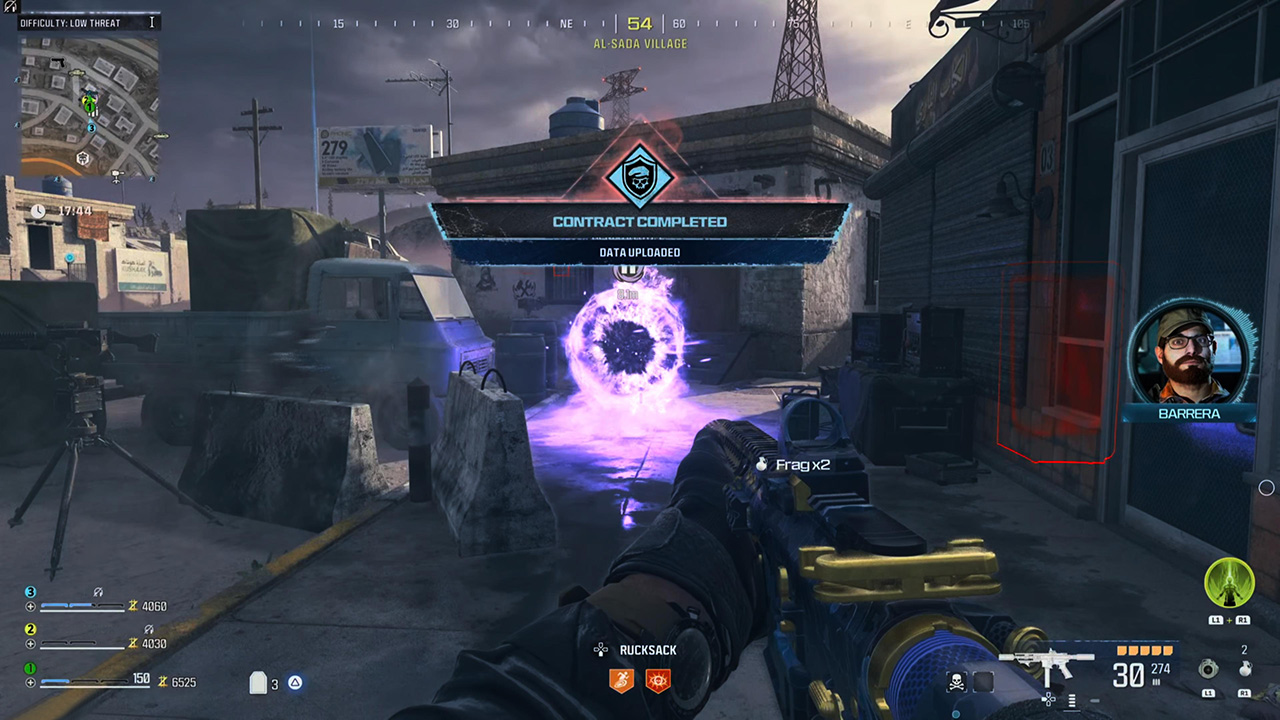
Task: Toggle the plus icon beside teammate 1
Action: [x=31, y=680]
